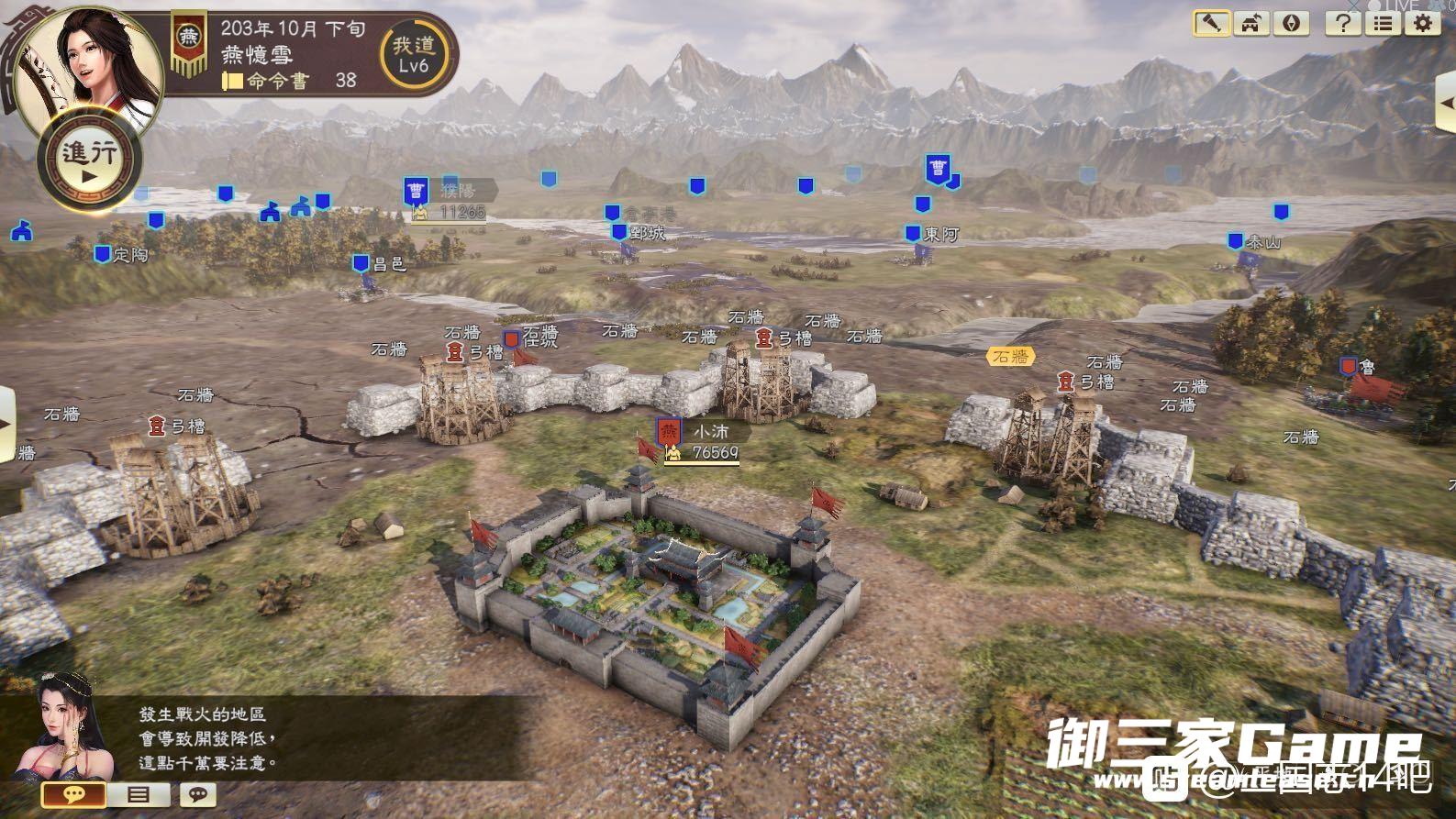This screenshot has height=819, width=1456.
Task: Expand the right edge side panel tab
Action: click(1446, 103)
